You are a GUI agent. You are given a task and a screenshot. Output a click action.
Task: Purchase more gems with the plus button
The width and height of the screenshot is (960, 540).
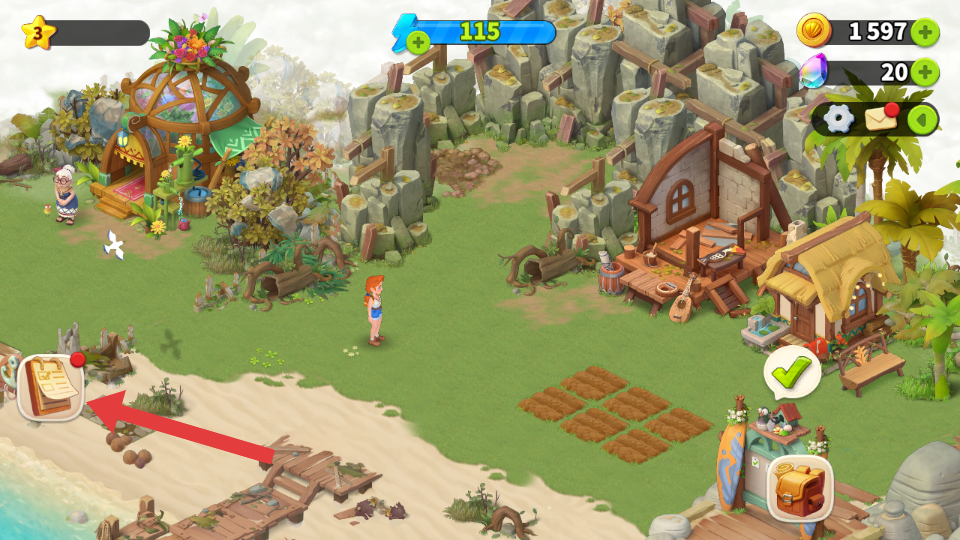(x=925, y=72)
